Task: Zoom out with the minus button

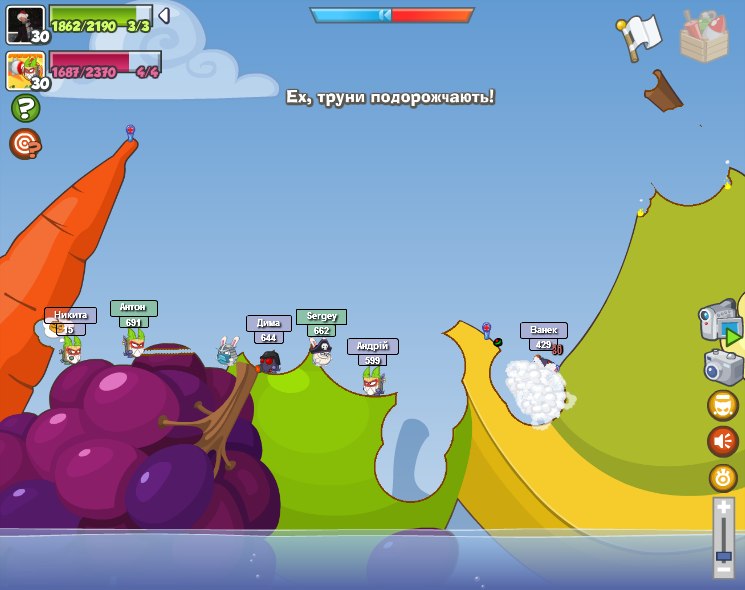Action: click(724, 568)
